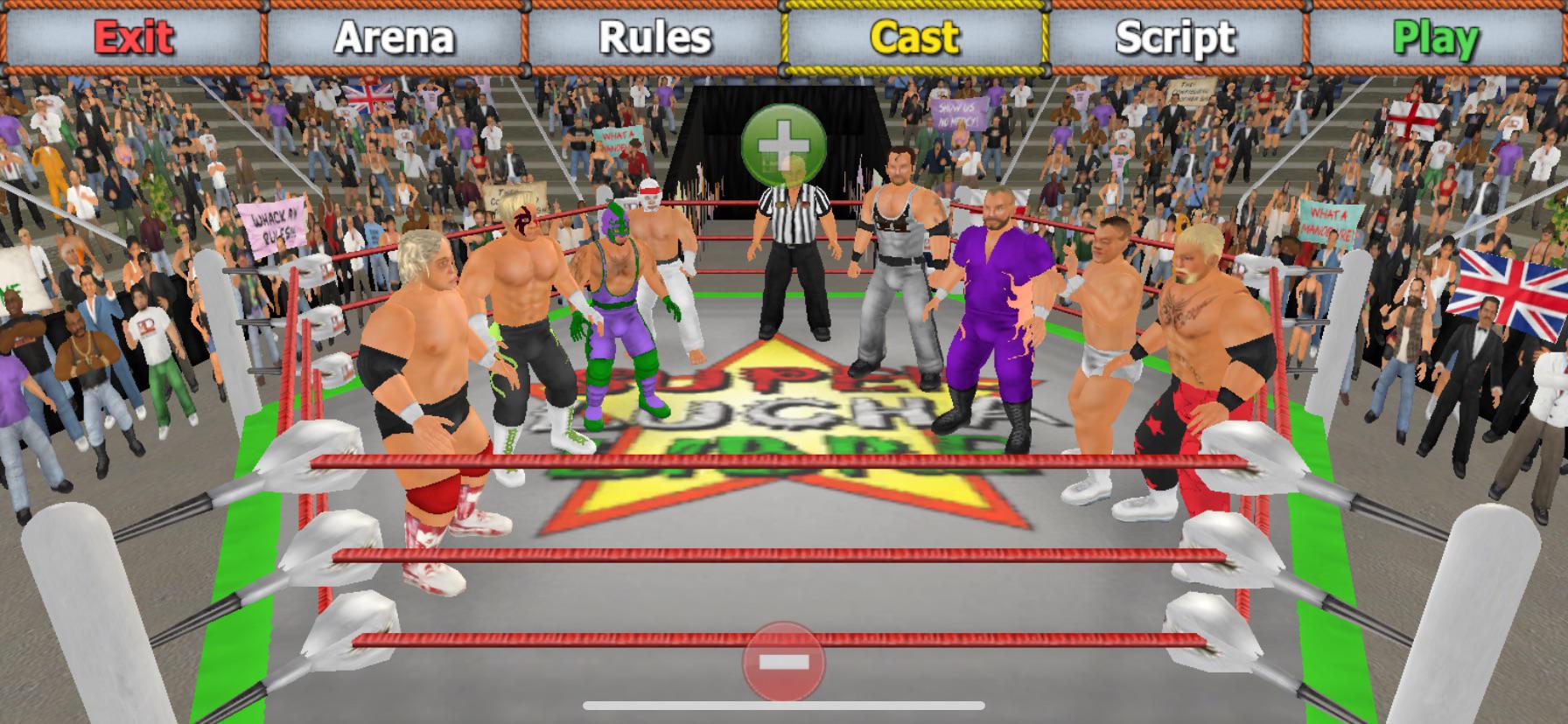The width and height of the screenshot is (1568, 724).
Task: Remove a wrestler with the red minus
Action: coord(783,662)
